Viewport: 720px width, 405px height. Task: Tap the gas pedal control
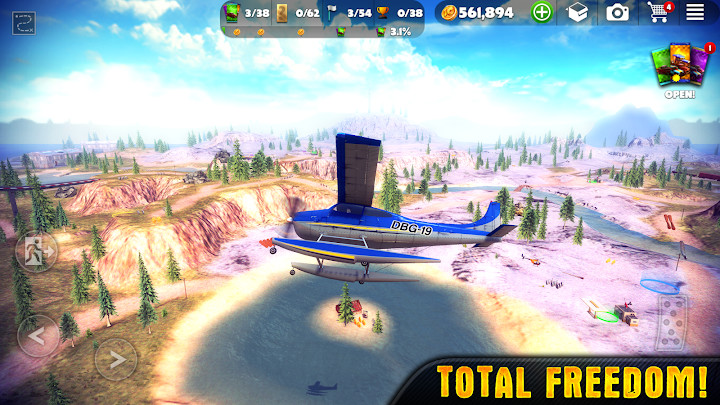pos(672,322)
